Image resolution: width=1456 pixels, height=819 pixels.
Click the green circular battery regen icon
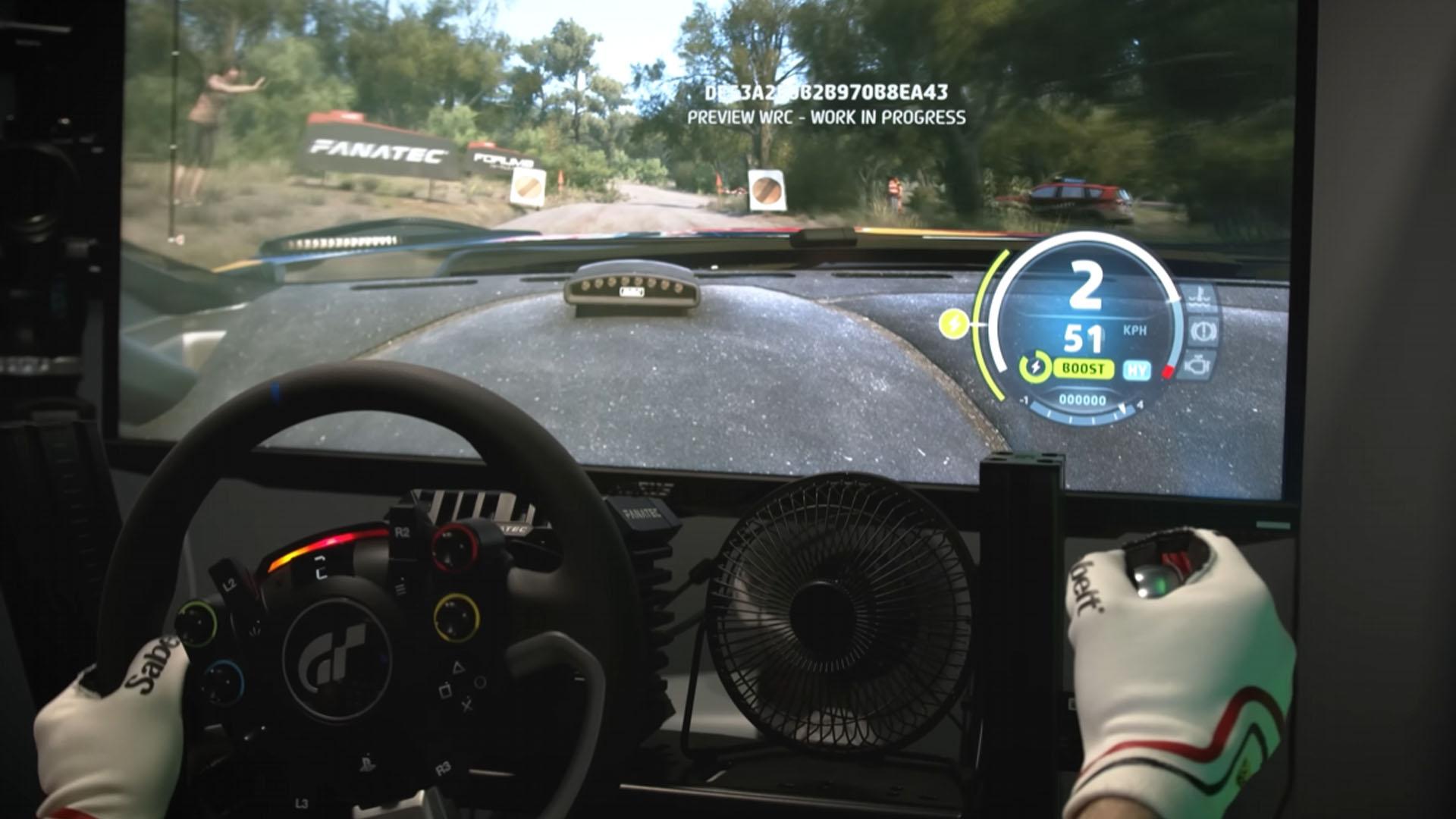[x=1037, y=366]
